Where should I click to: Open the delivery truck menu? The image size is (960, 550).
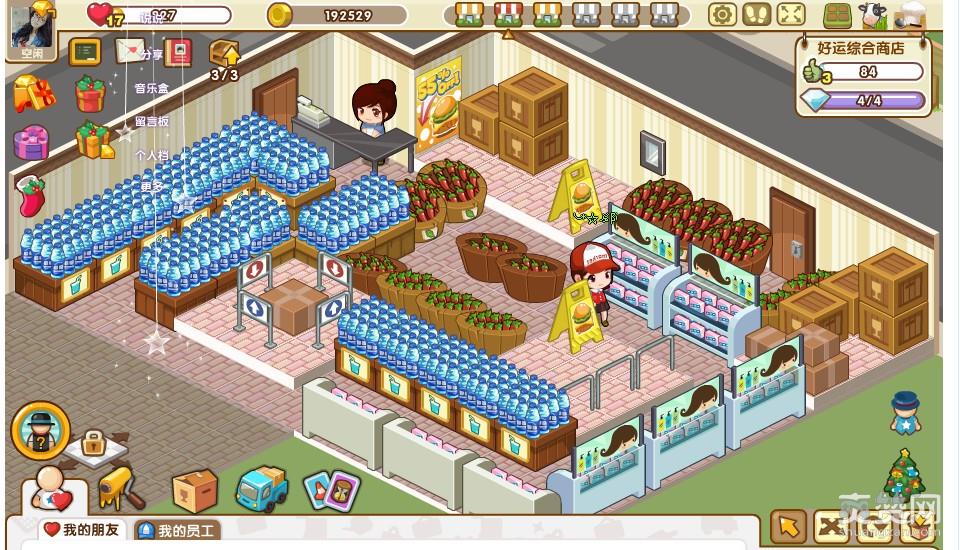click(x=262, y=489)
